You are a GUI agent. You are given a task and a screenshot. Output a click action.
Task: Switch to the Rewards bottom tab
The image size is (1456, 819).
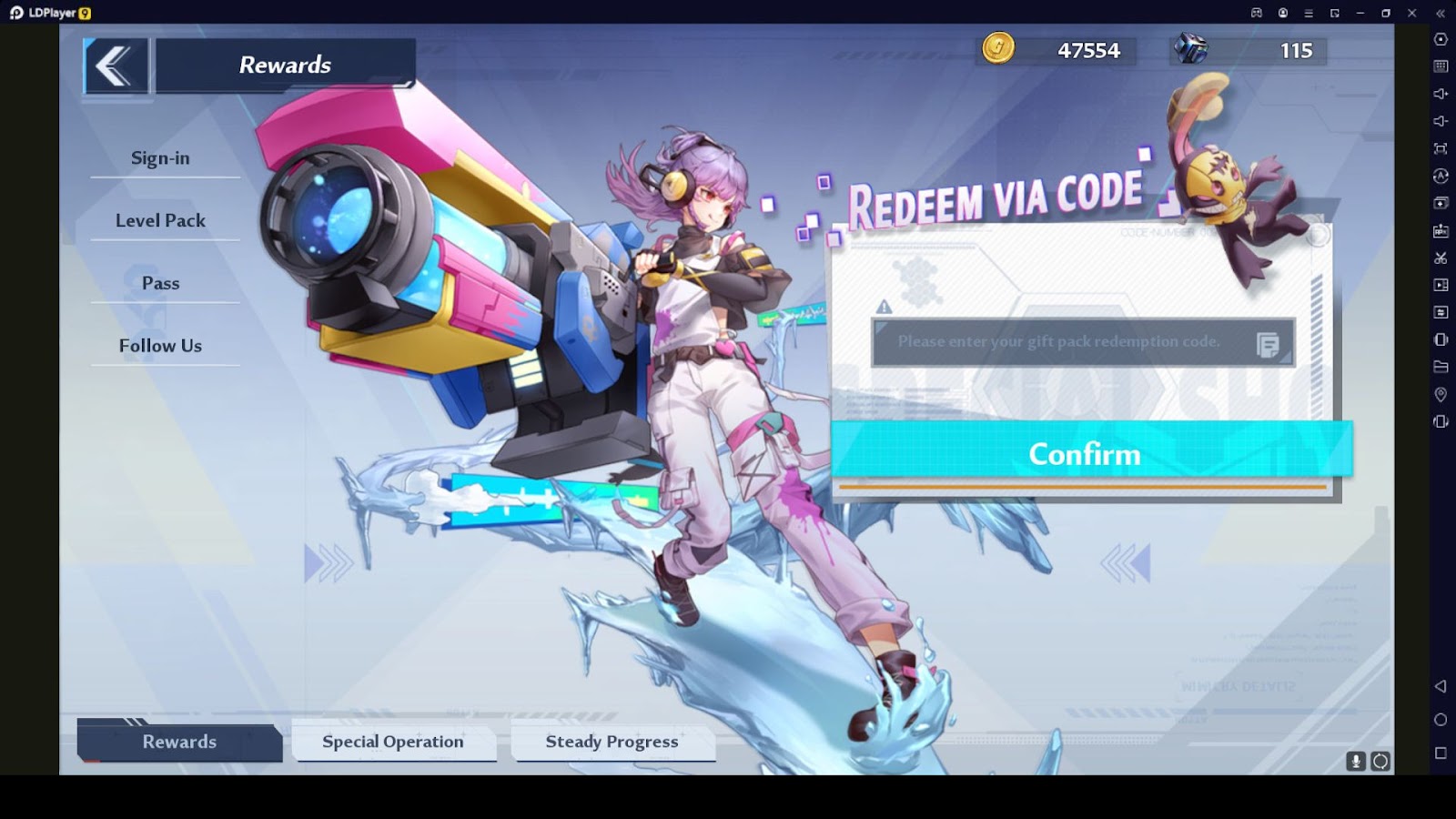[179, 742]
